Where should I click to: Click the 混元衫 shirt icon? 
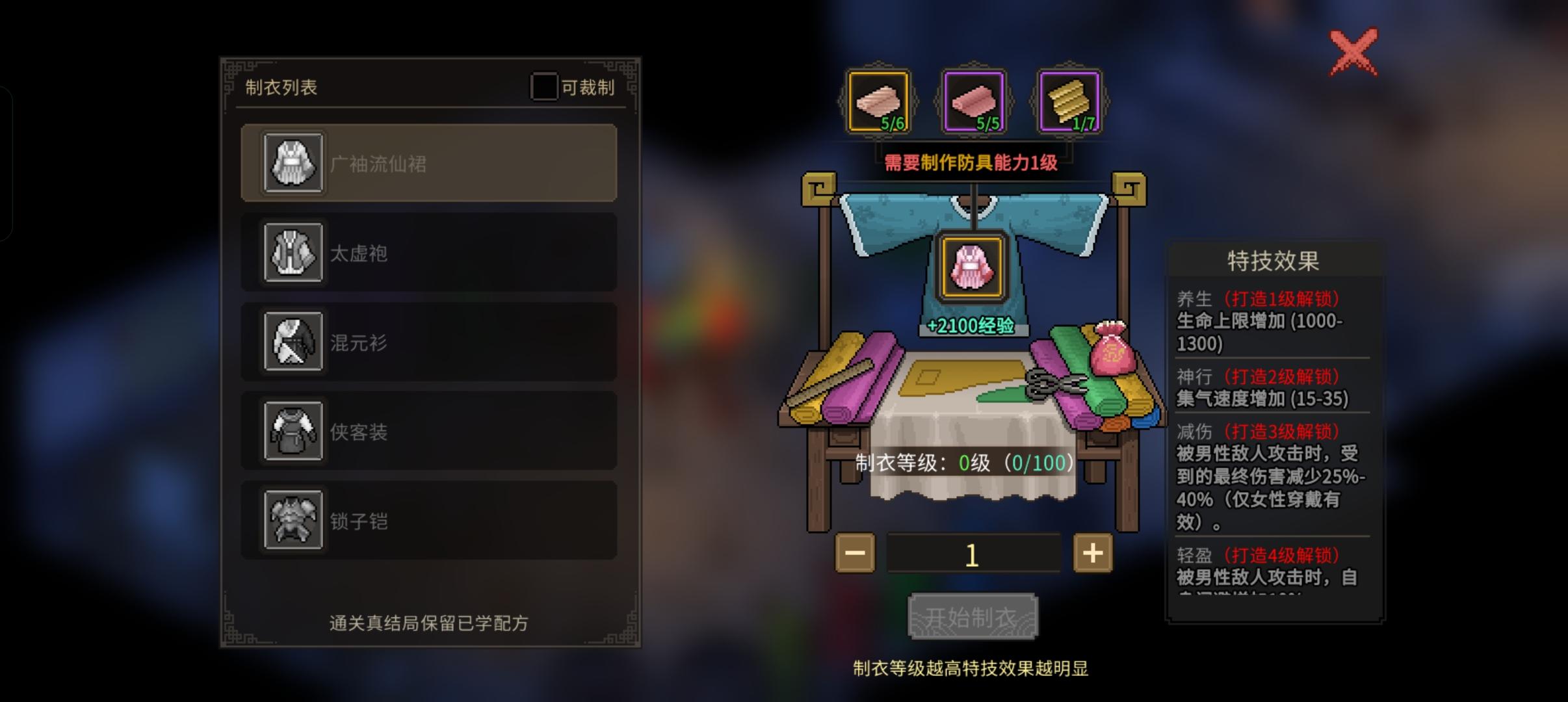coord(293,343)
